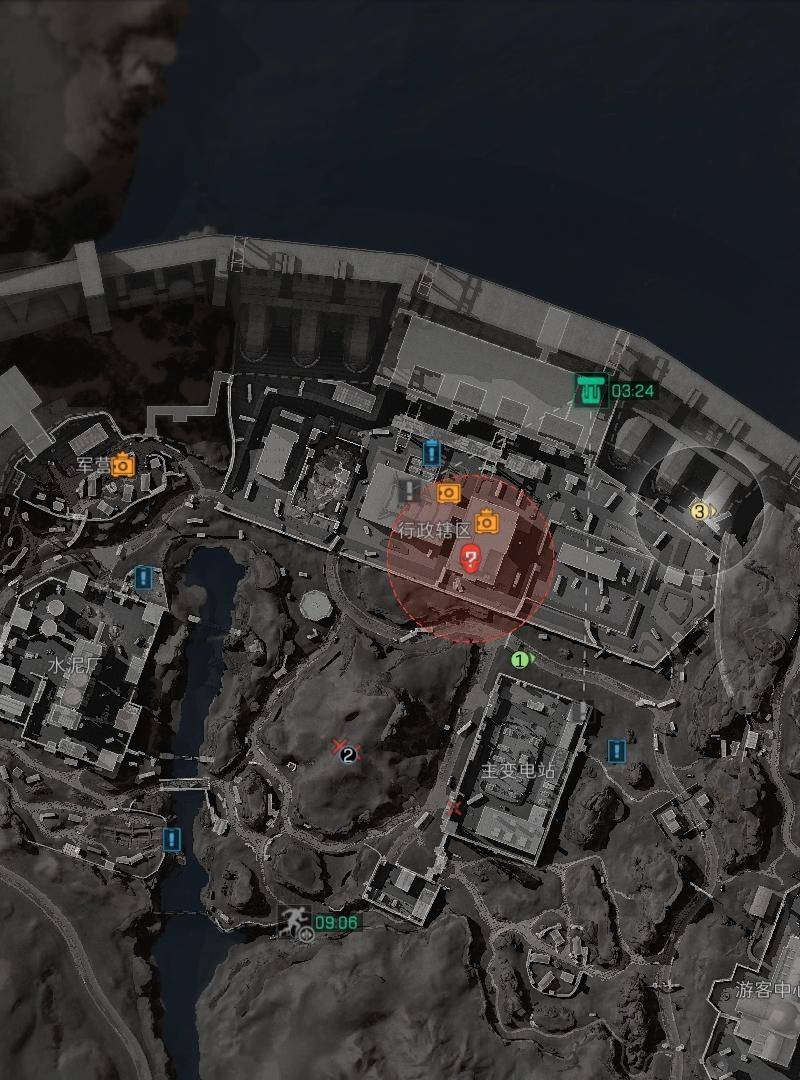
Task: Click the gray exclamation mark marker
Action: pyautogui.click(x=409, y=490)
